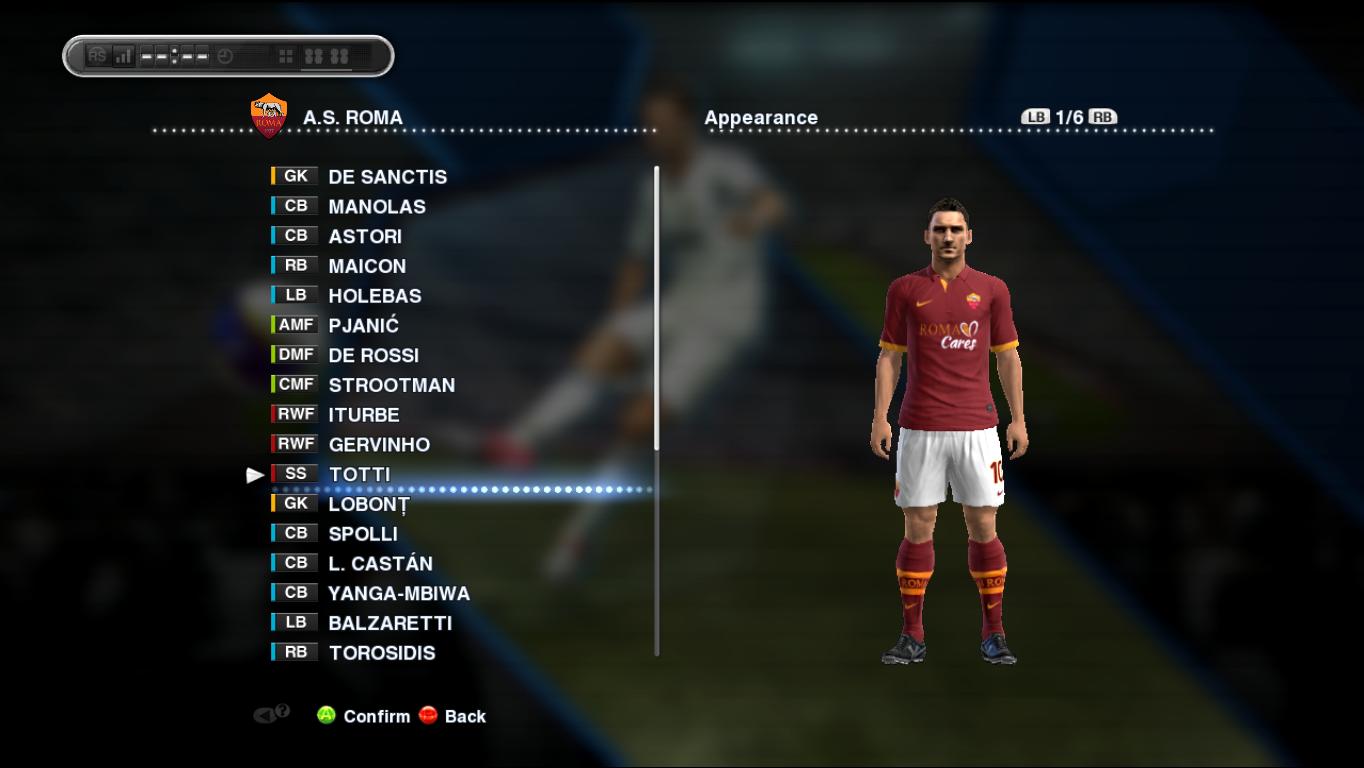Pick goalkeeper Lobonț

pos(368,504)
